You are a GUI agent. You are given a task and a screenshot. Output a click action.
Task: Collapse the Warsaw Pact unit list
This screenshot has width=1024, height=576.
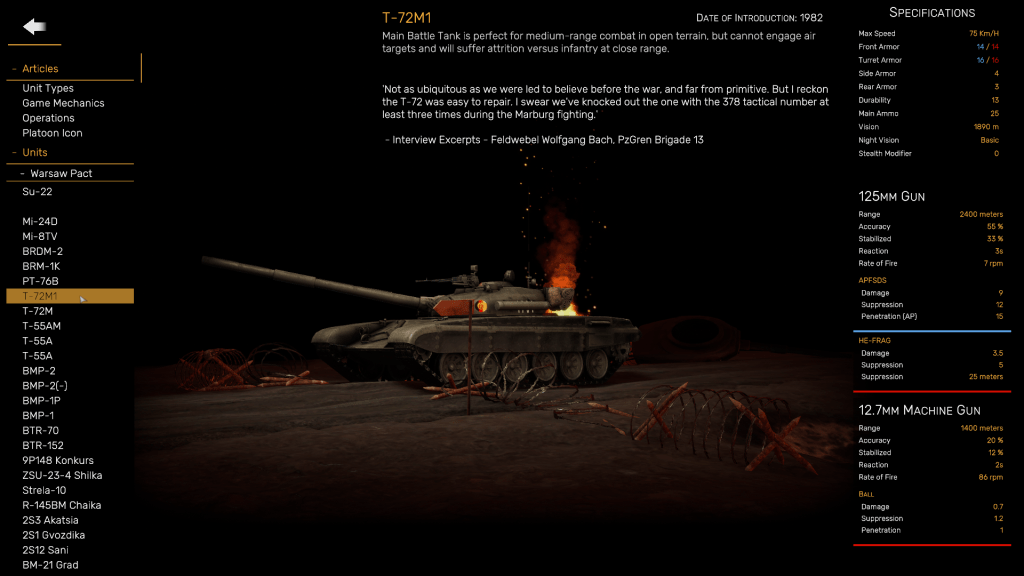point(61,173)
